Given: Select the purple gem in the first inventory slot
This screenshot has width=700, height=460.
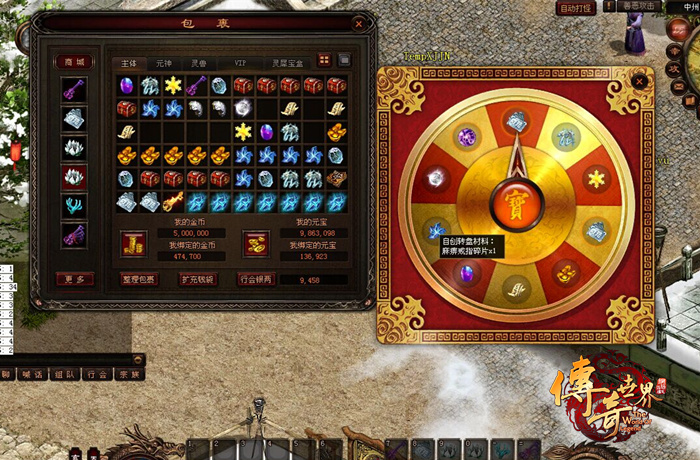Looking at the screenshot, I should tap(127, 86).
